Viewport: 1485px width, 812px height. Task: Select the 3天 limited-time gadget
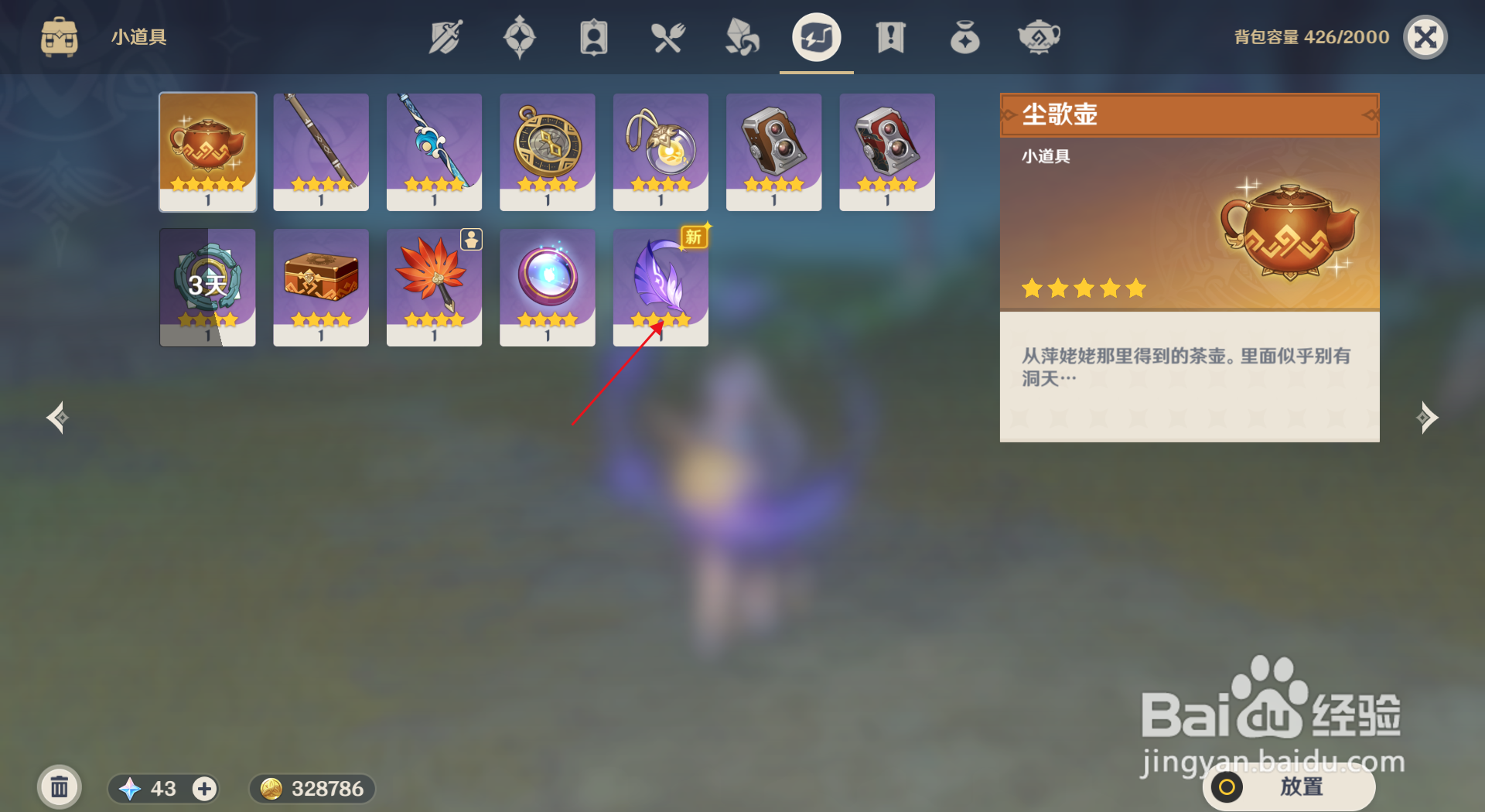pos(207,287)
